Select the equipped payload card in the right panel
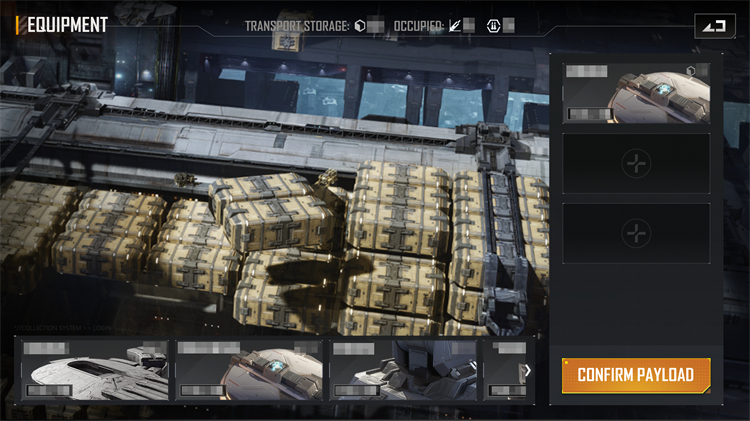Image resolution: width=750 pixels, height=421 pixels. click(636, 93)
